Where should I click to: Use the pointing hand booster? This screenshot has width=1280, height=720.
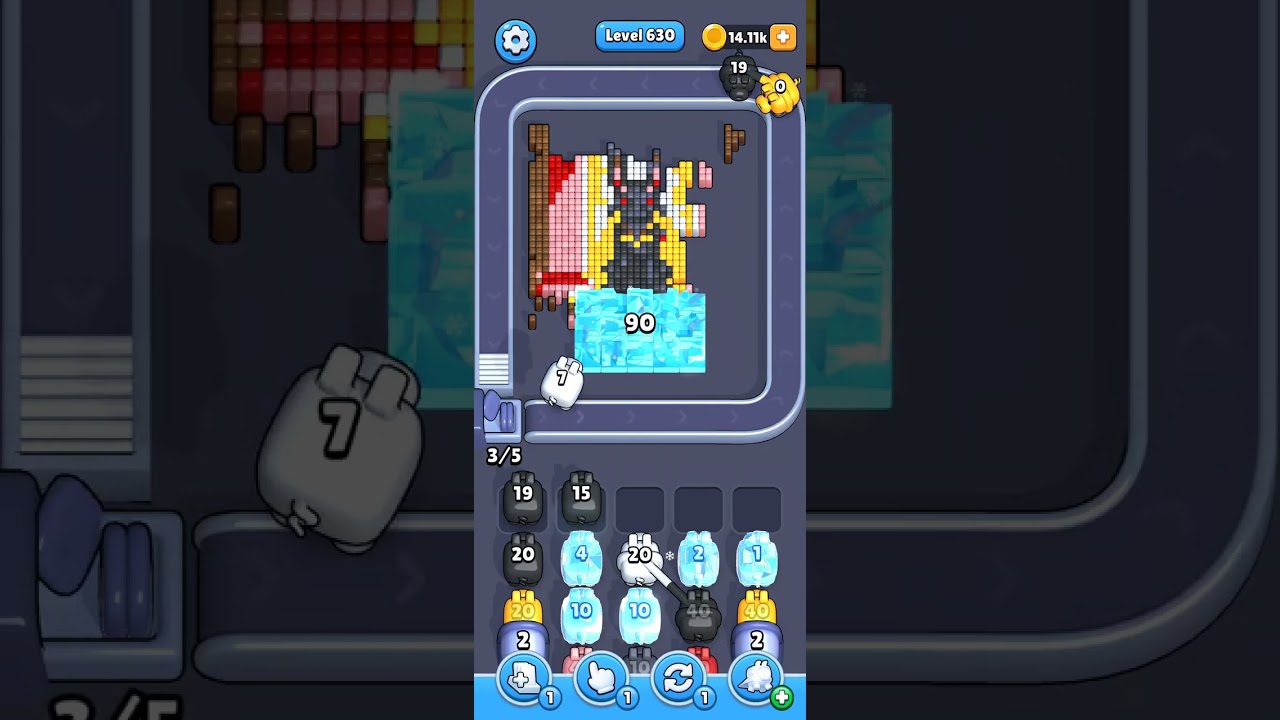point(601,680)
